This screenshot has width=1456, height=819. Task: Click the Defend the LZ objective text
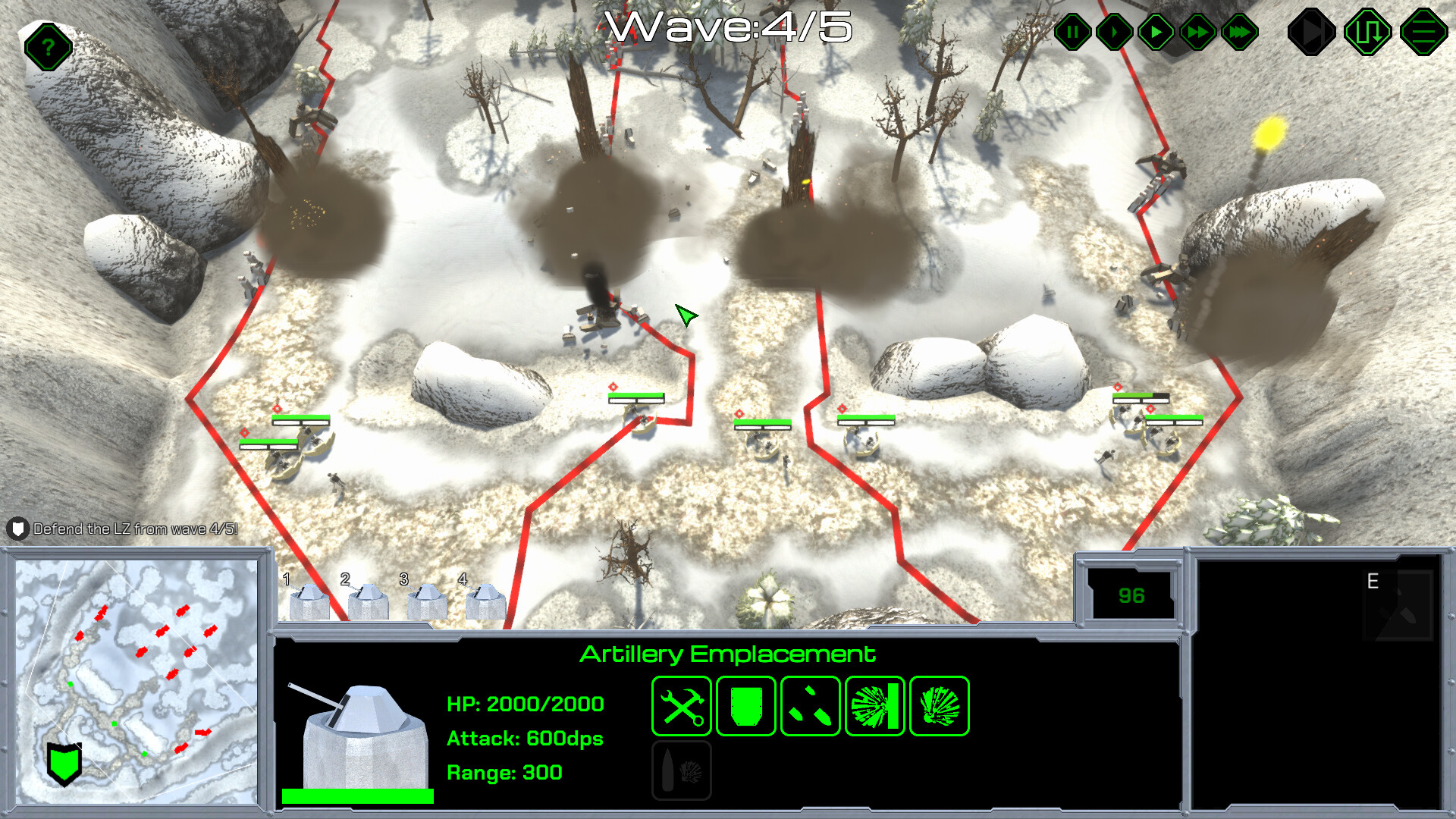(135, 531)
